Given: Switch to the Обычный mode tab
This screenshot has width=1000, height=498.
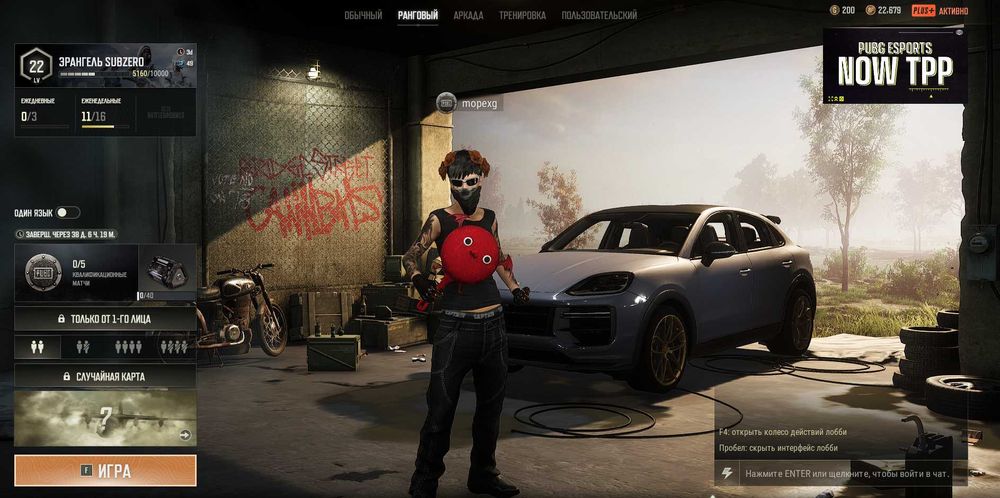Looking at the screenshot, I should [363, 15].
